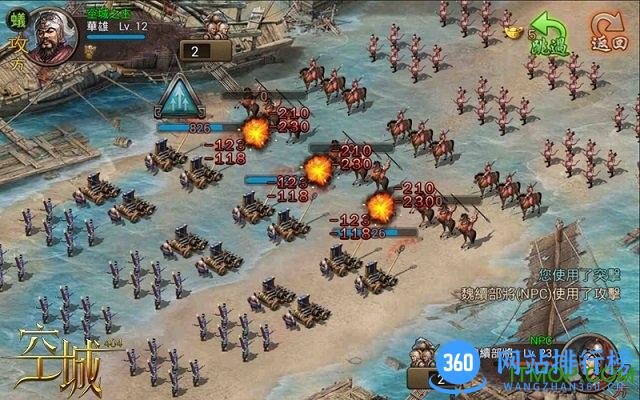Click the orange 返回 return button

tap(607, 35)
